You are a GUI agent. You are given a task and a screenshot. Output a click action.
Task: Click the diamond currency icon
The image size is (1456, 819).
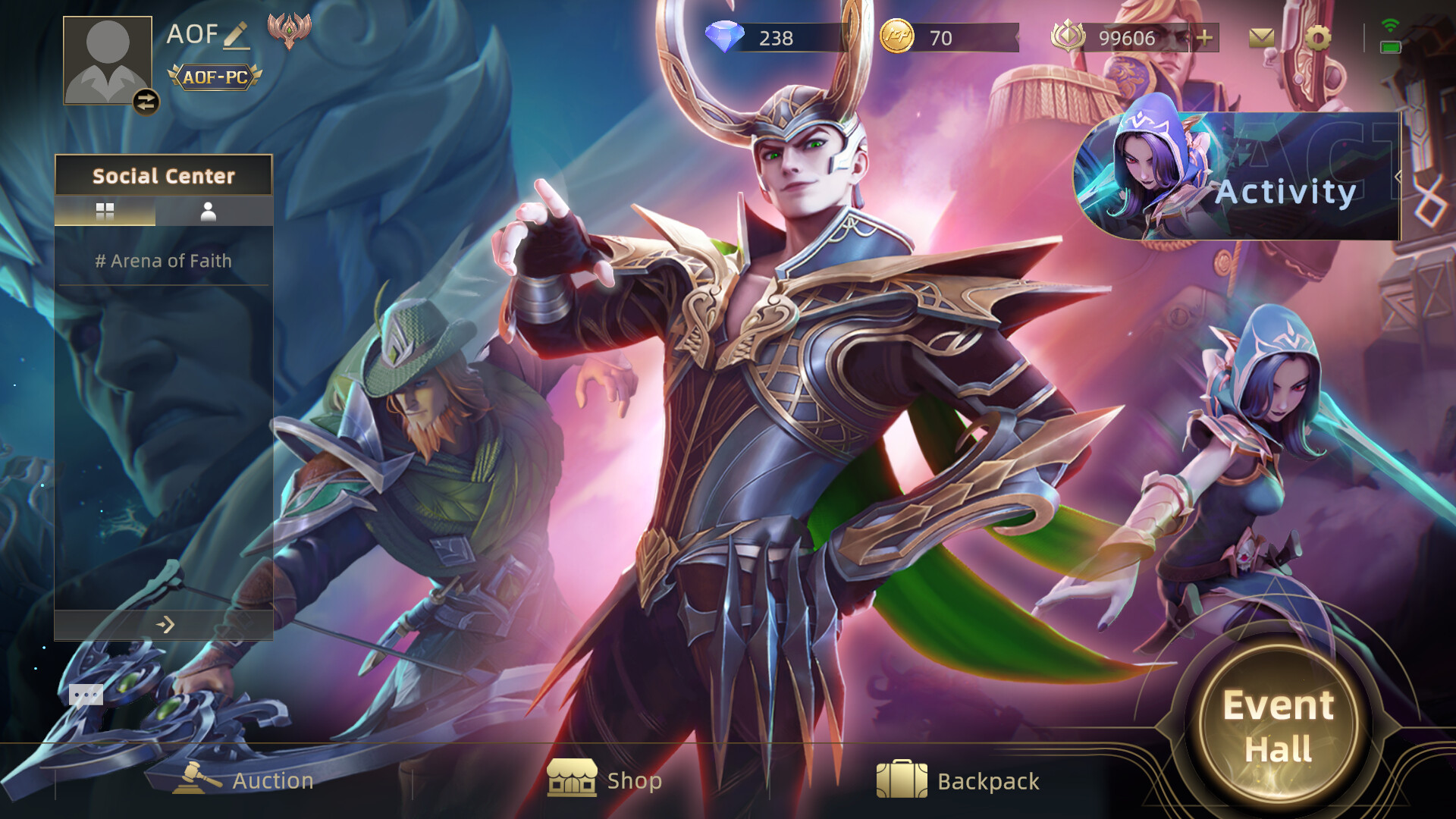pyautogui.click(x=726, y=36)
